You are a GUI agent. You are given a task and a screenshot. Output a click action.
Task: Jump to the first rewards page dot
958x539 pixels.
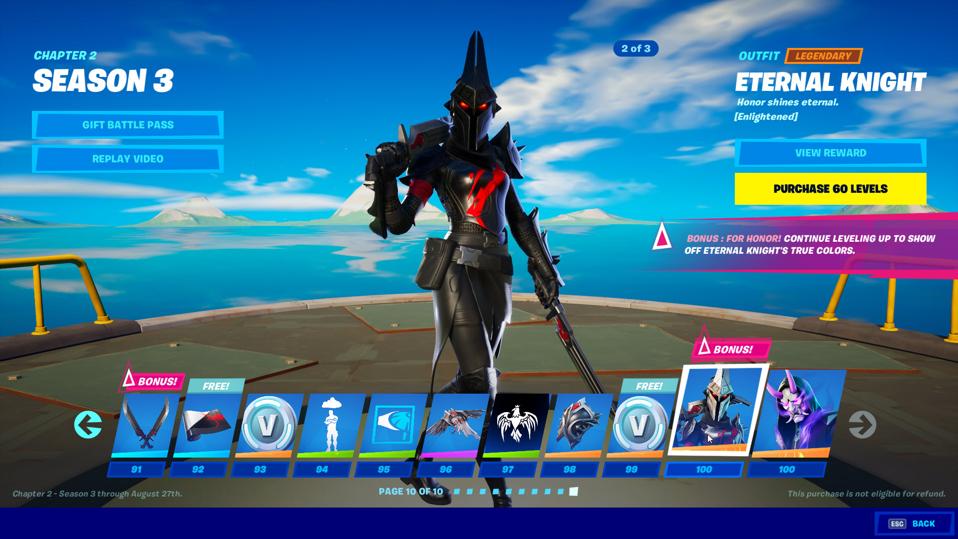pyautogui.click(x=456, y=492)
